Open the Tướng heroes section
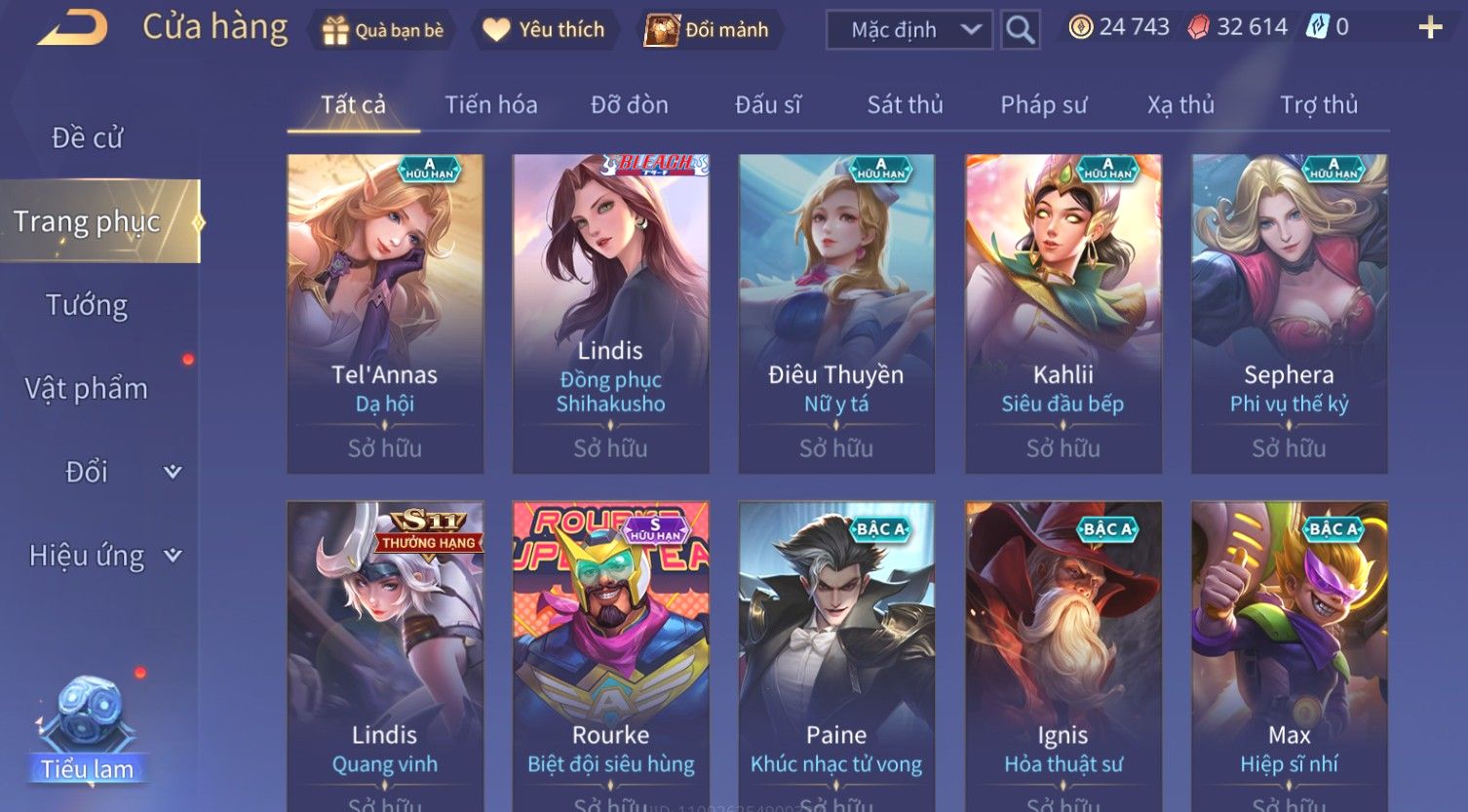The height and width of the screenshot is (812, 1468). pos(88,305)
